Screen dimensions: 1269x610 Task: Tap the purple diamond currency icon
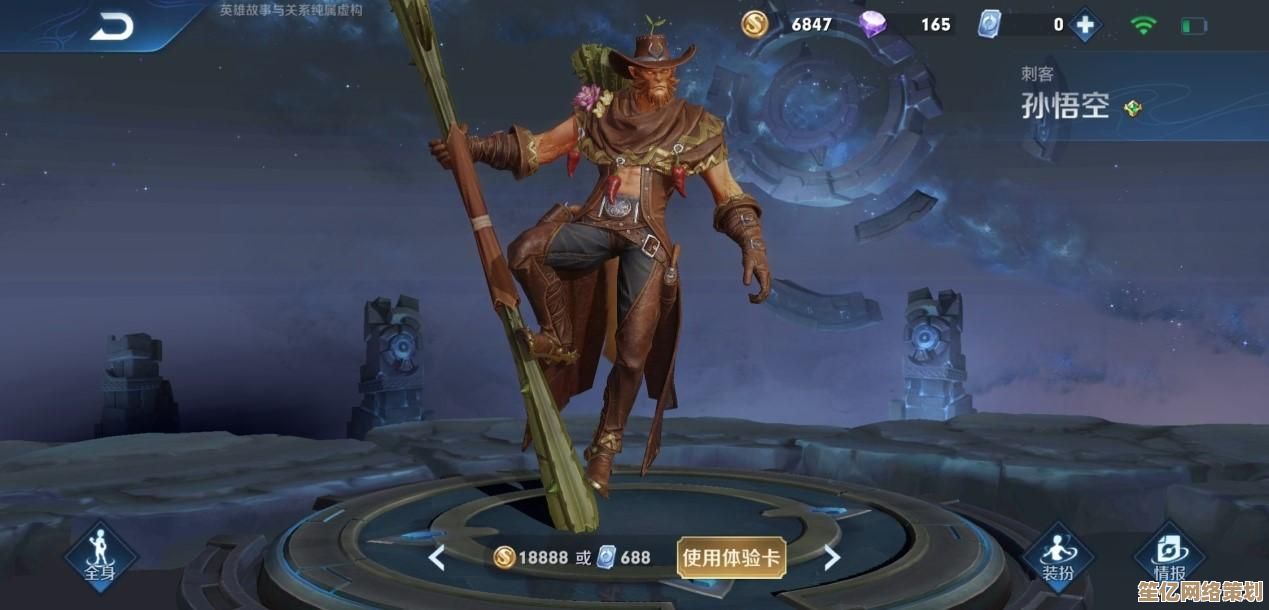[874, 24]
